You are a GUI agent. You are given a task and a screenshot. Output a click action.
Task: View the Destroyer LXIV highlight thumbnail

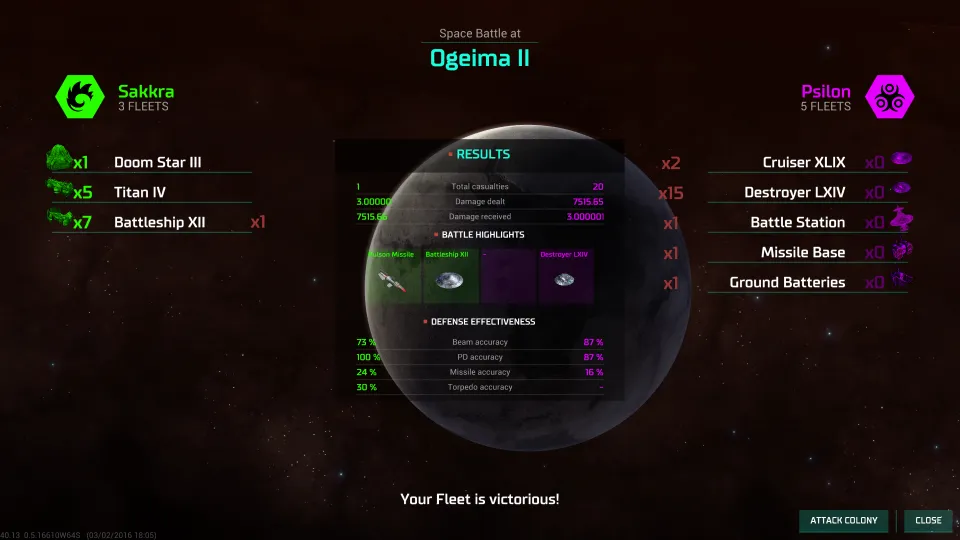point(566,275)
